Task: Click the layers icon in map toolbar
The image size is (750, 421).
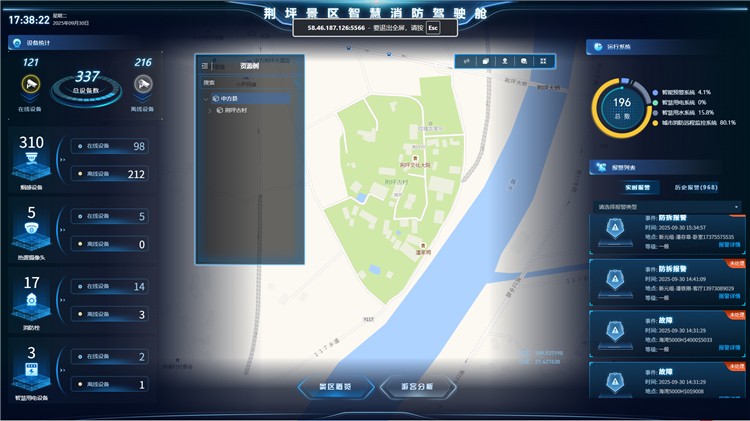Action: tap(485, 61)
